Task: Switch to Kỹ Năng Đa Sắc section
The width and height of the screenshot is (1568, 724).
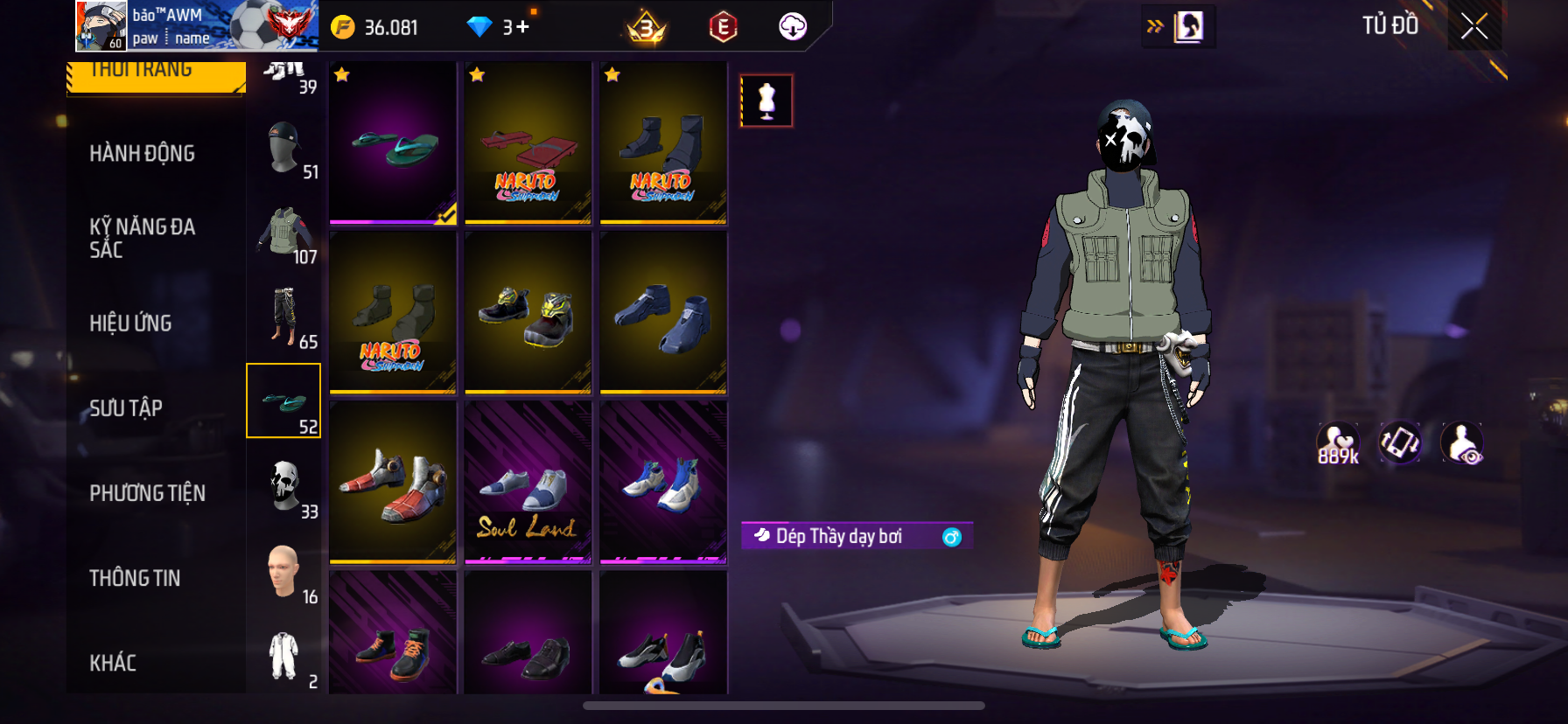Action: click(x=142, y=238)
